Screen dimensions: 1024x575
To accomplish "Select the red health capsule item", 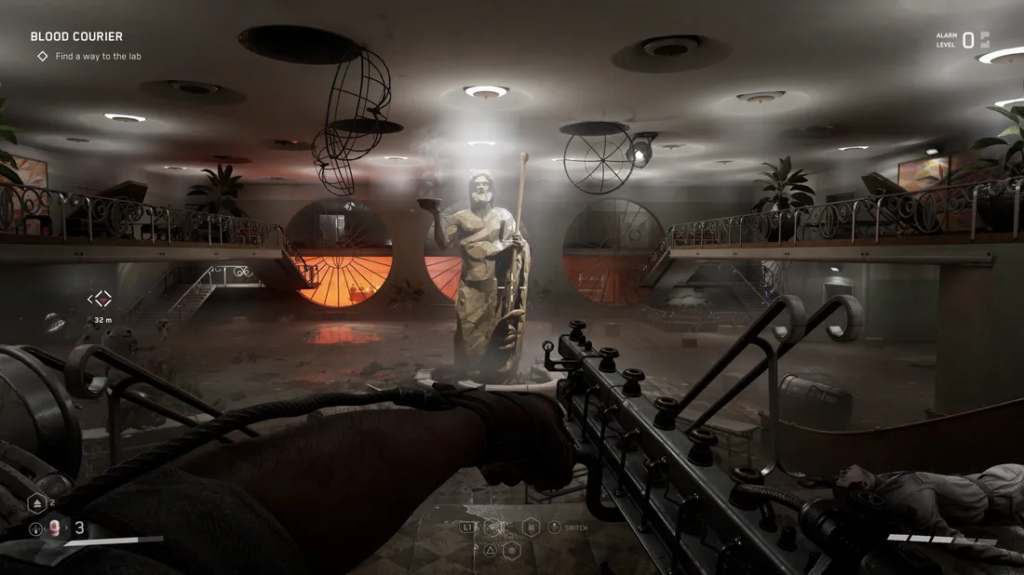I will [x=55, y=529].
